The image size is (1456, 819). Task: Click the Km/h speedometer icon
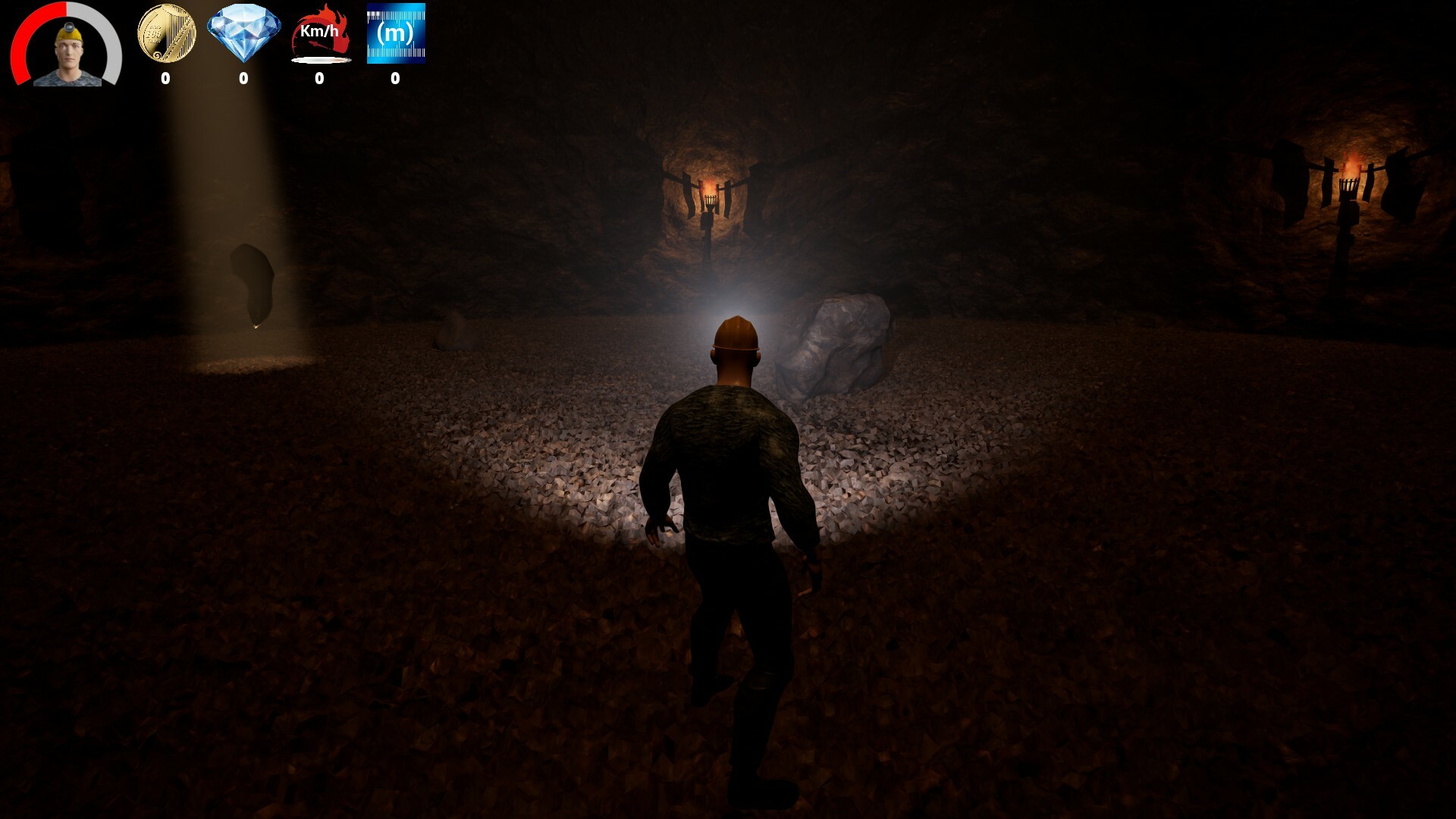pos(319,32)
